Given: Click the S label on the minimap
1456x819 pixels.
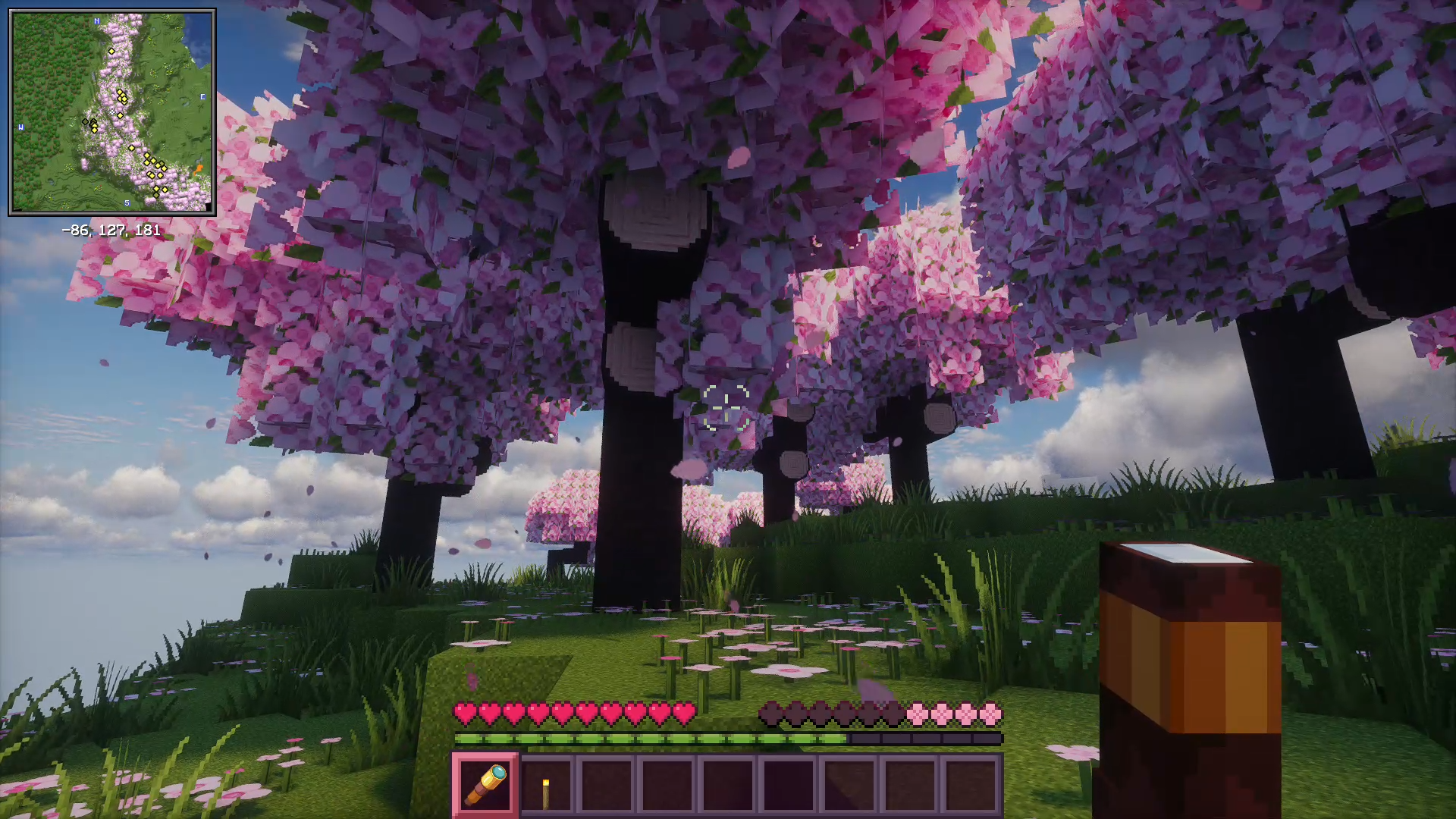Looking at the screenshot, I should (x=127, y=203).
